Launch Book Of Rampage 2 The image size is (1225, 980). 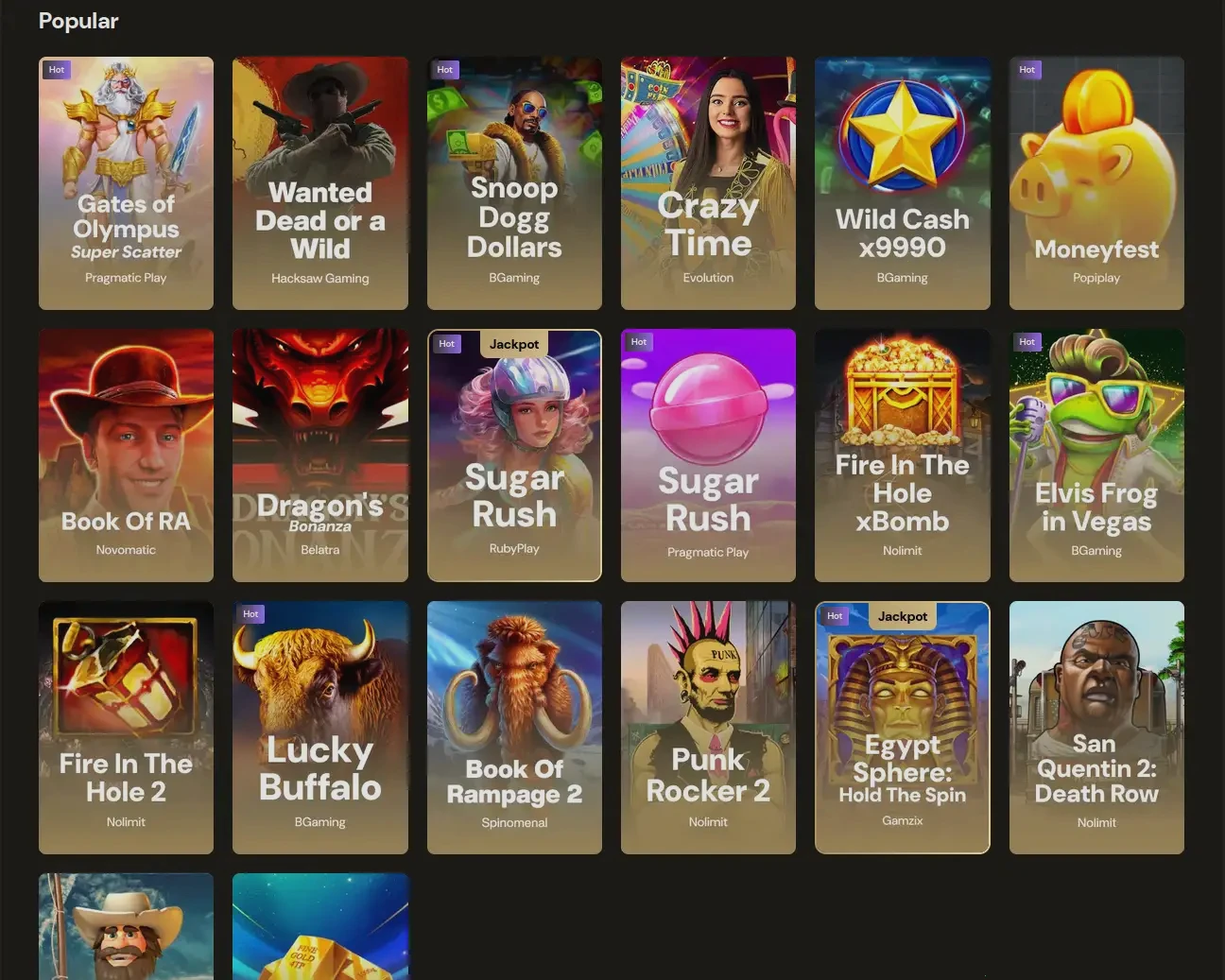tap(514, 727)
